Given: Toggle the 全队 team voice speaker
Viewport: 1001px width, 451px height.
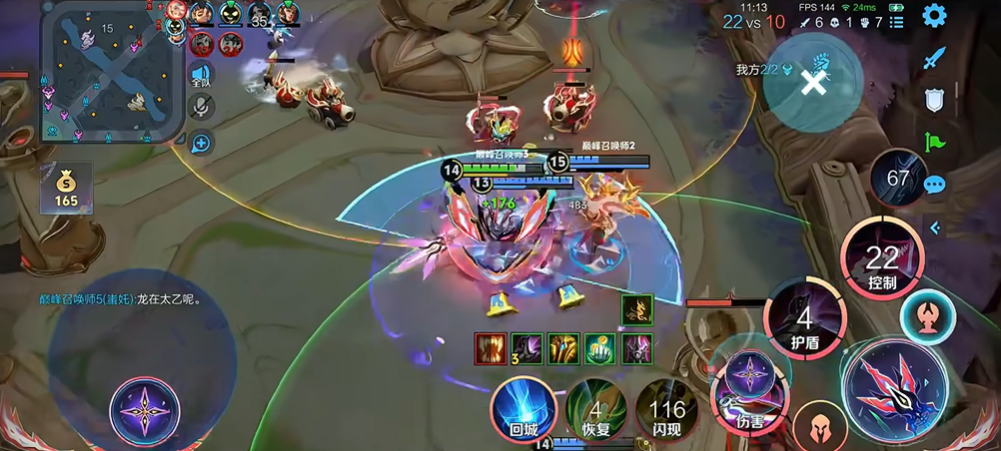Looking at the screenshot, I should coord(201,76).
